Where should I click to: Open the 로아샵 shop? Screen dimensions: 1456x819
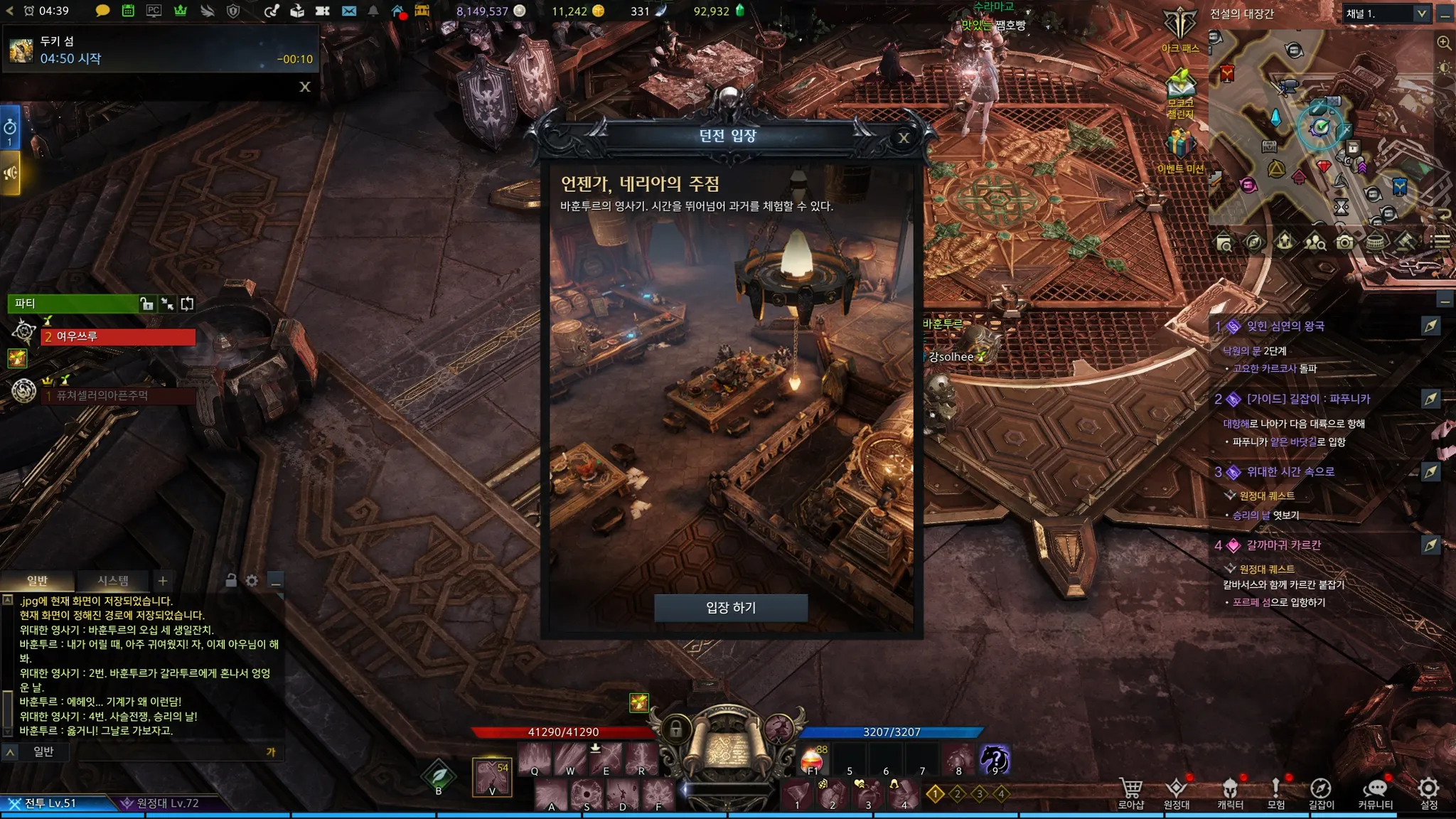[x=1130, y=793]
